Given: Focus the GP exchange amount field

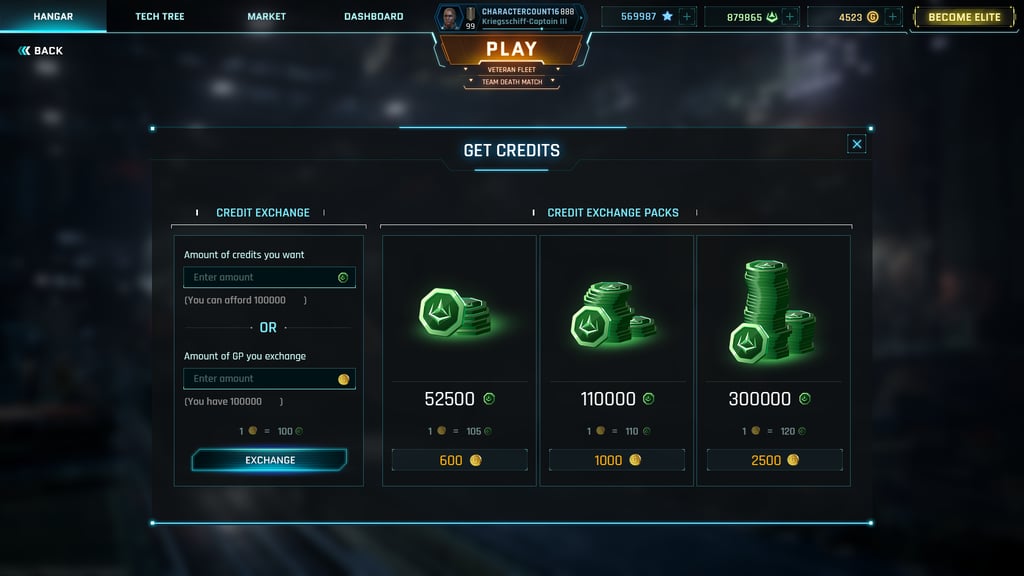Looking at the screenshot, I should coord(264,379).
